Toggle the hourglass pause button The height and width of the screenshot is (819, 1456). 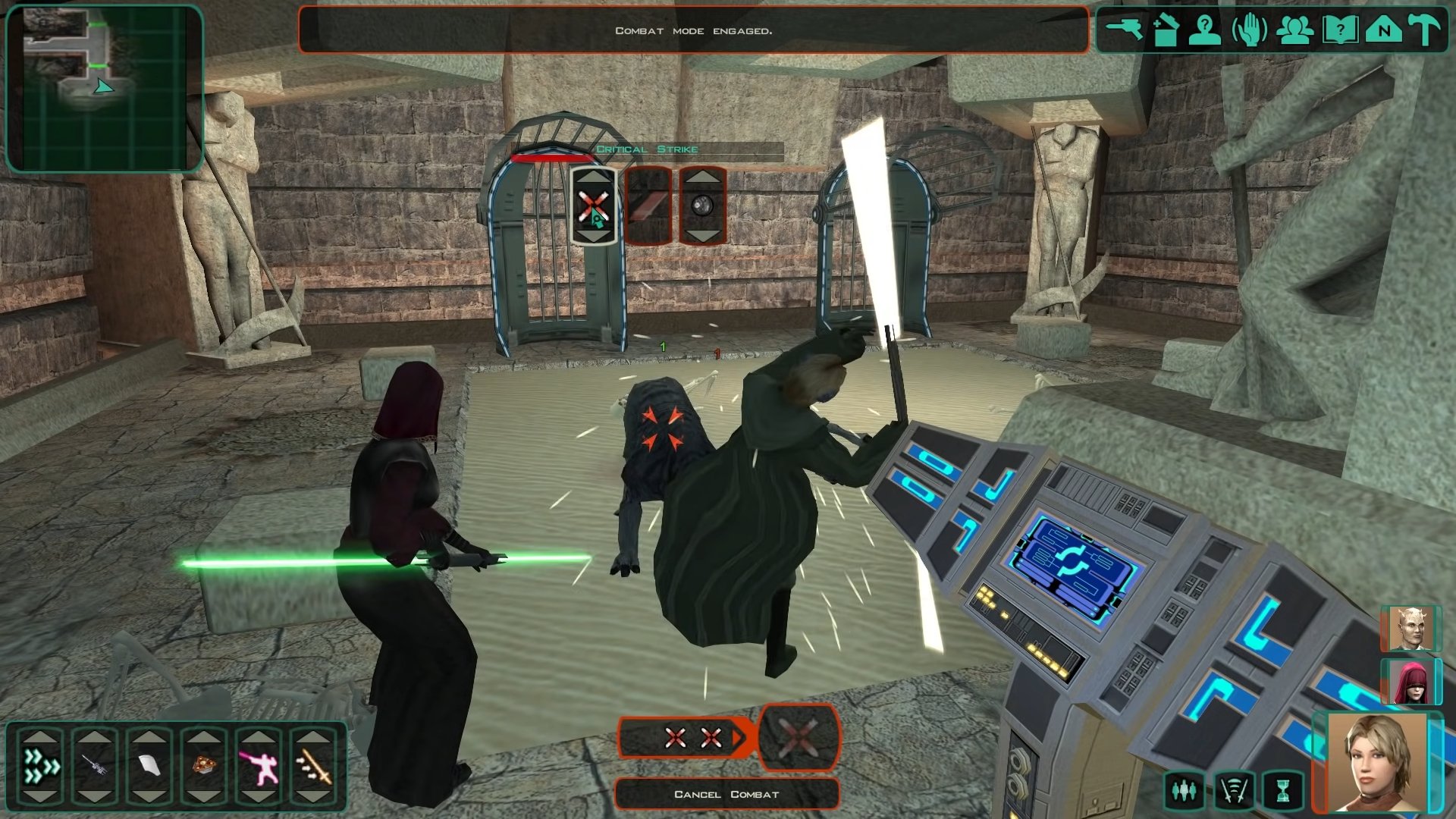point(1282,791)
